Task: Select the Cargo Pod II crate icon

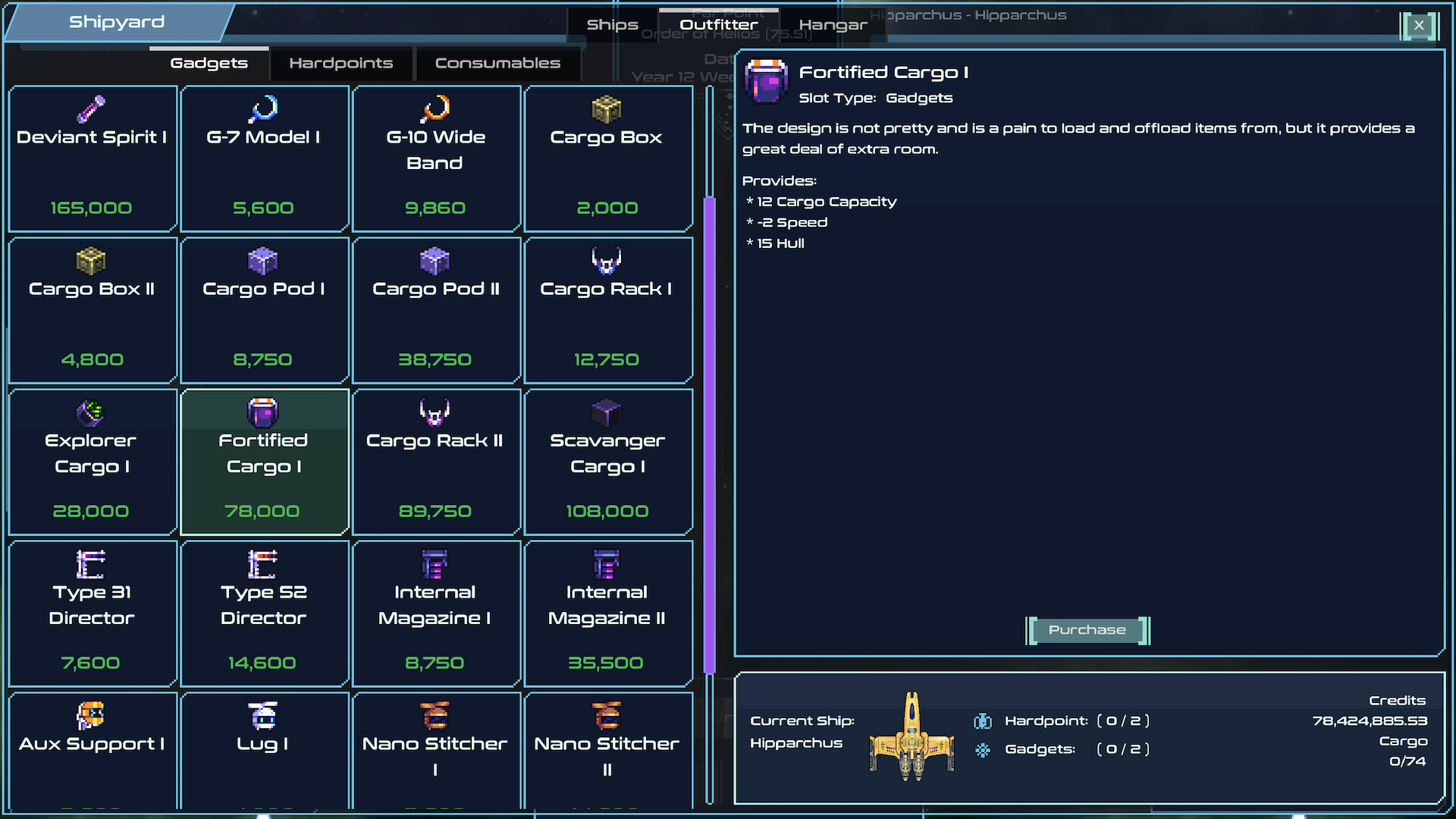Action: point(436,261)
